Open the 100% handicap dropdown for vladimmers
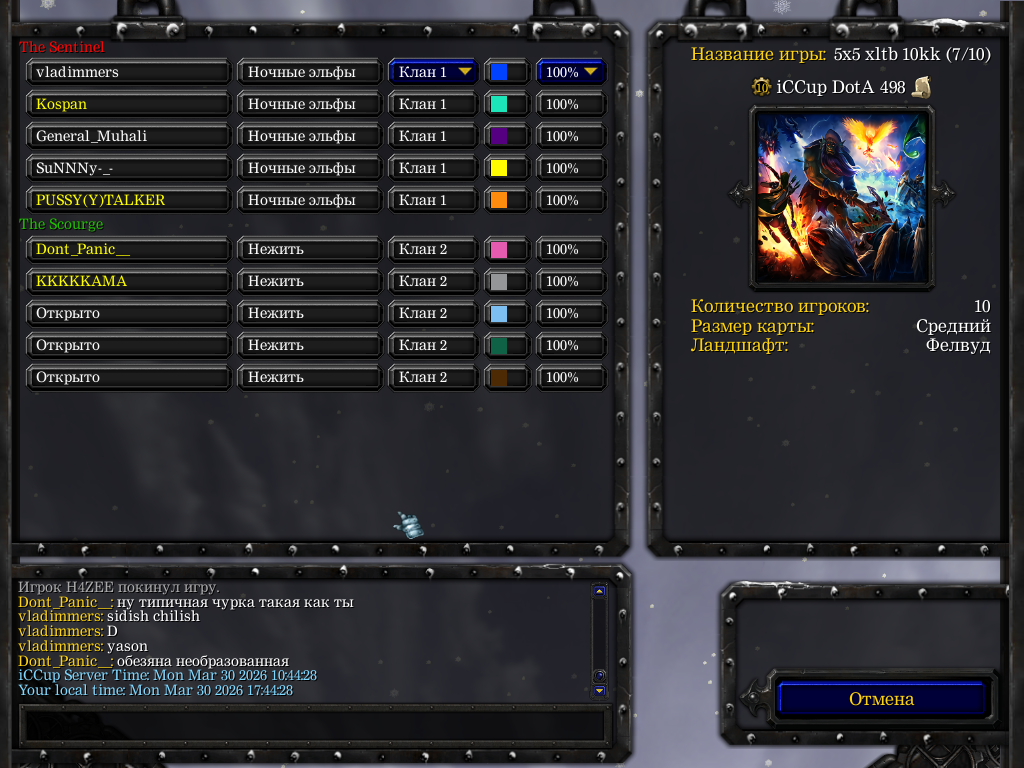Image resolution: width=1024 pixels, height=768 pixels. pyautogui.click(x=572, y=72)
